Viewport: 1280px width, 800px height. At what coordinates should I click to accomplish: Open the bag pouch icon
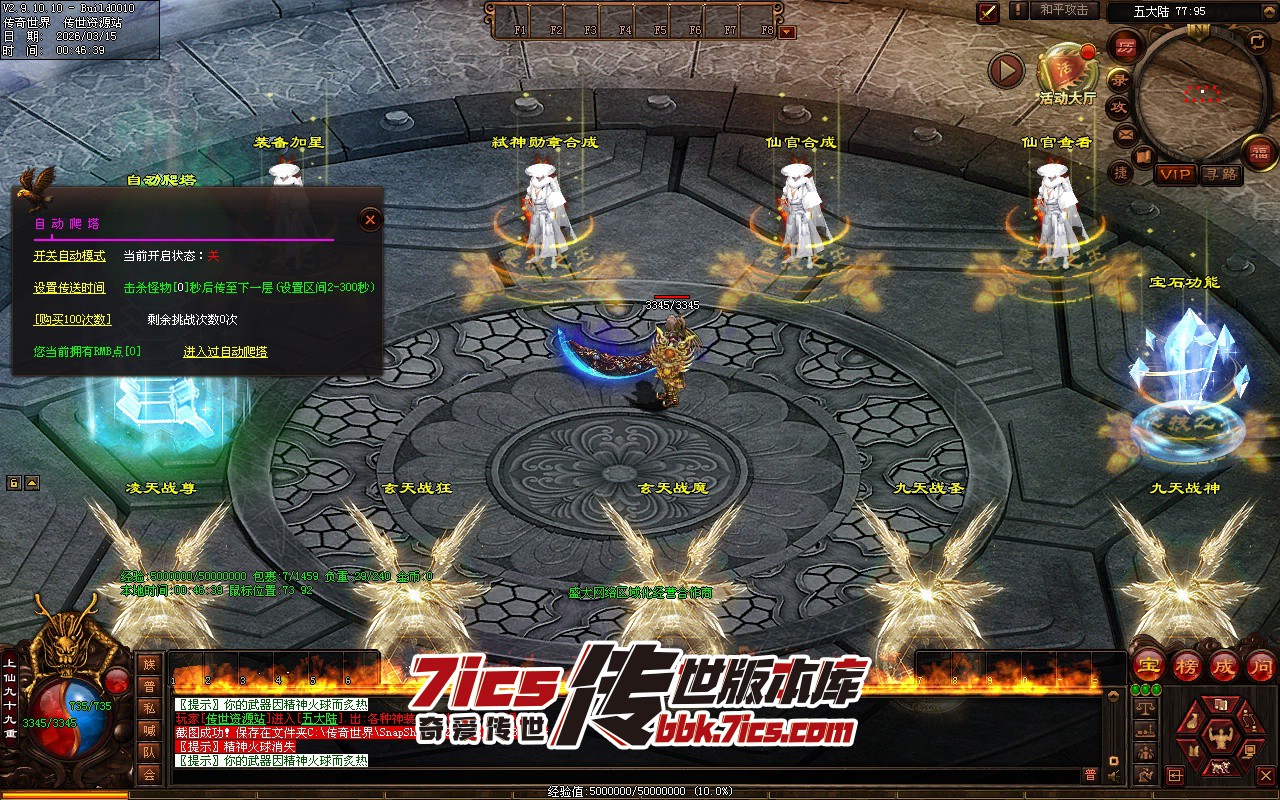(x=1194, y=720)
